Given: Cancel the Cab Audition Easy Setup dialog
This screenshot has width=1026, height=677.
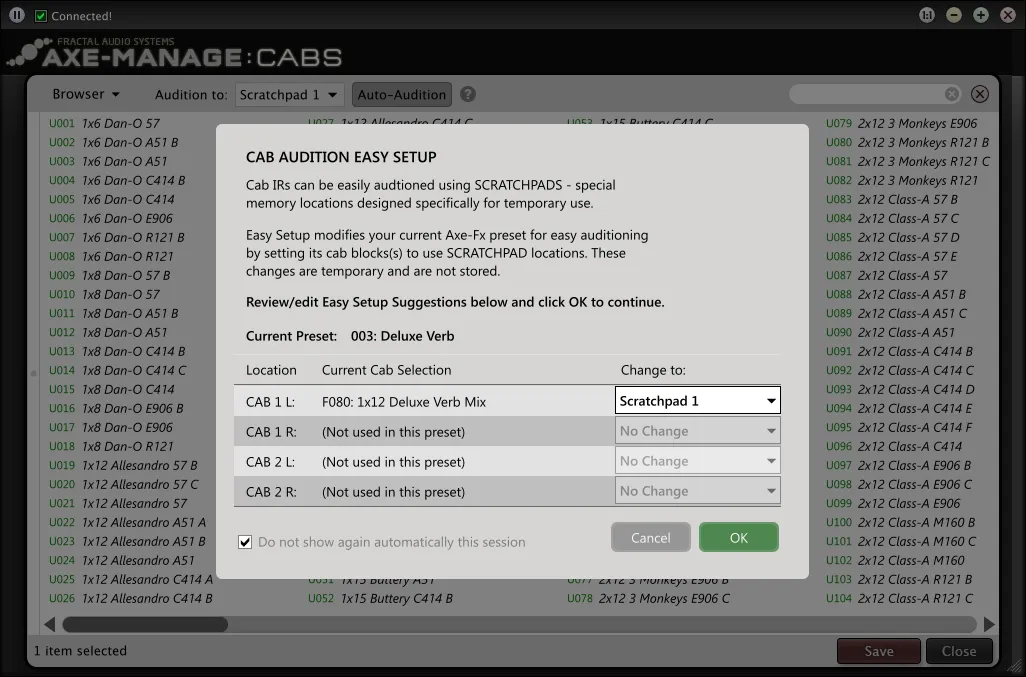Looking at the screenshot, I should tap(650, 537).
